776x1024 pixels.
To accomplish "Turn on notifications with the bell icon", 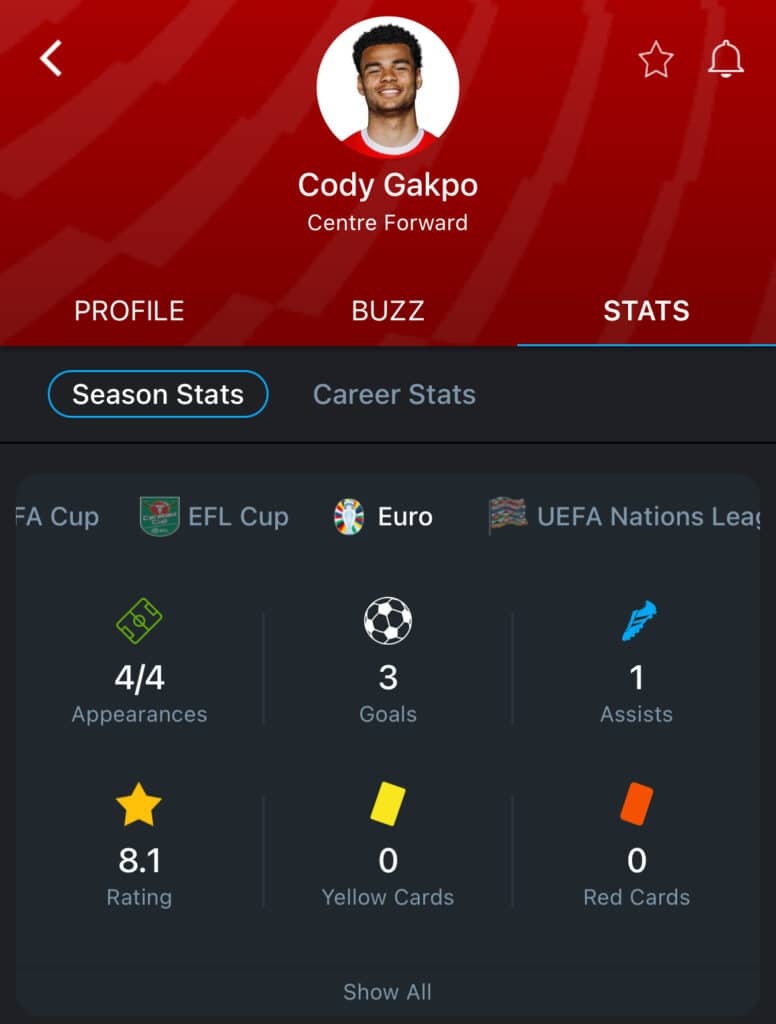I will click(726, 60).
